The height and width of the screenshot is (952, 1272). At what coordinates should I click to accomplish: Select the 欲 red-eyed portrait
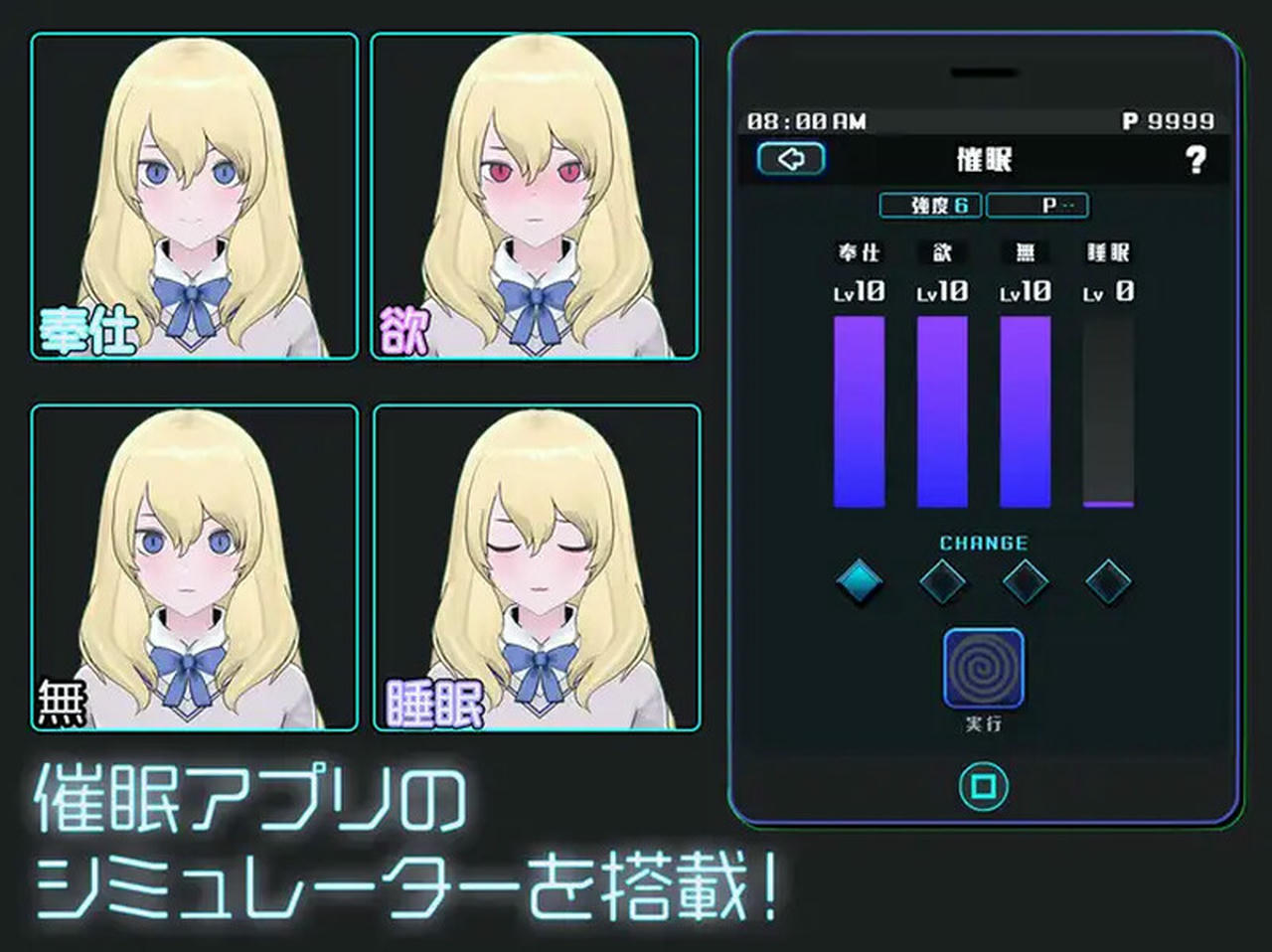coord(534,194)
